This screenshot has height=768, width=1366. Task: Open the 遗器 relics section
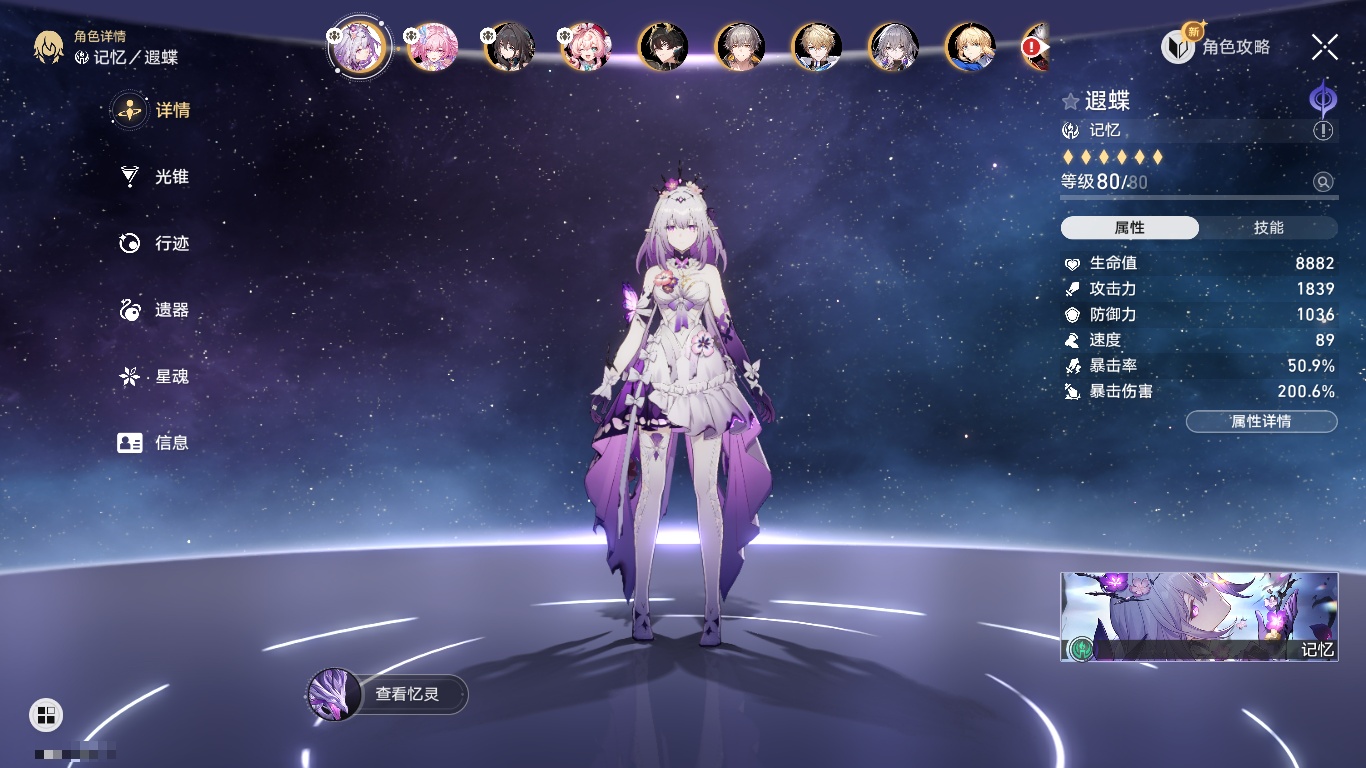pos(155,310)
